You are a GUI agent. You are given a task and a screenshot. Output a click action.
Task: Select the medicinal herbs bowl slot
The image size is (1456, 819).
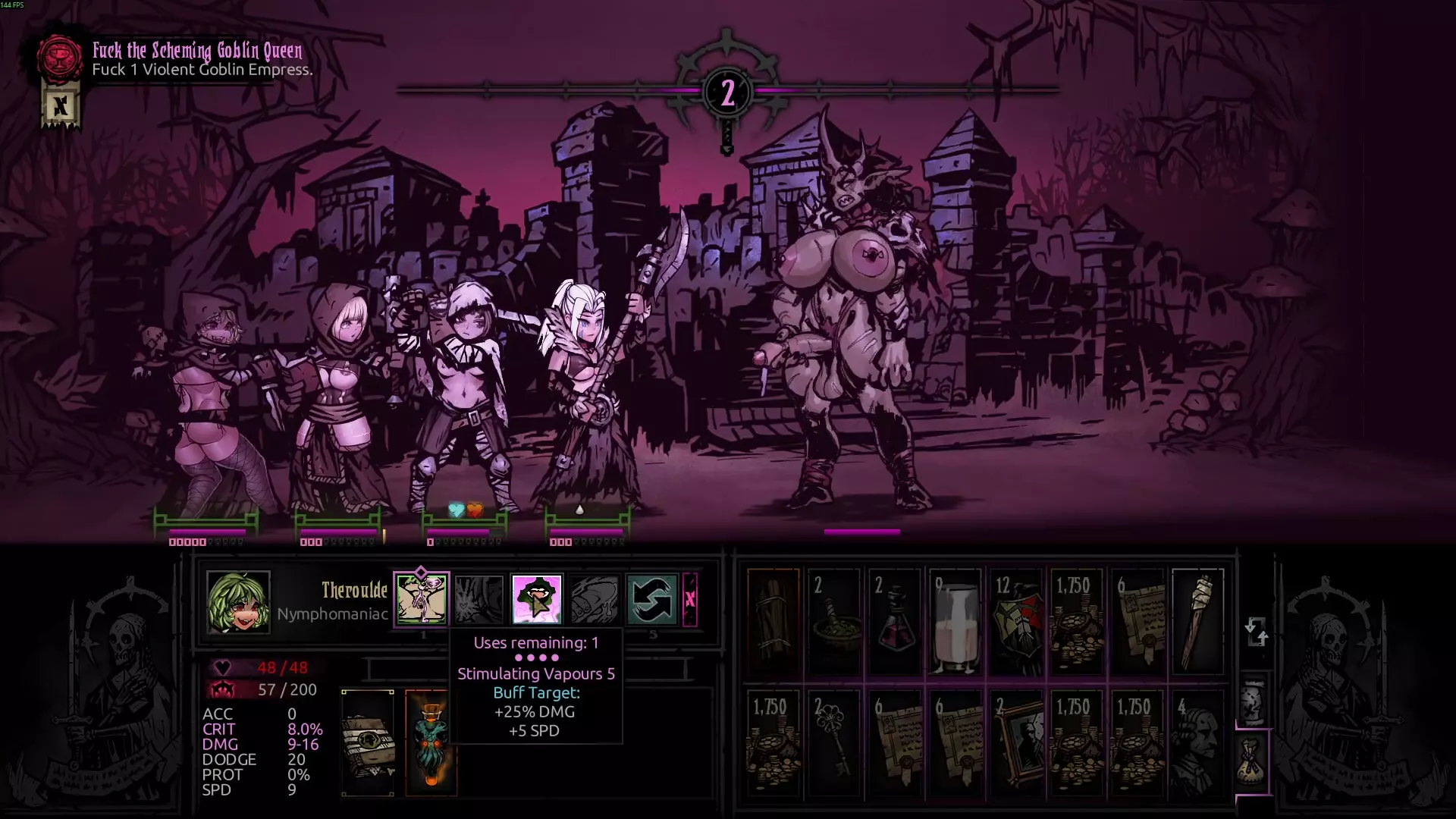(x=834, y=622)
